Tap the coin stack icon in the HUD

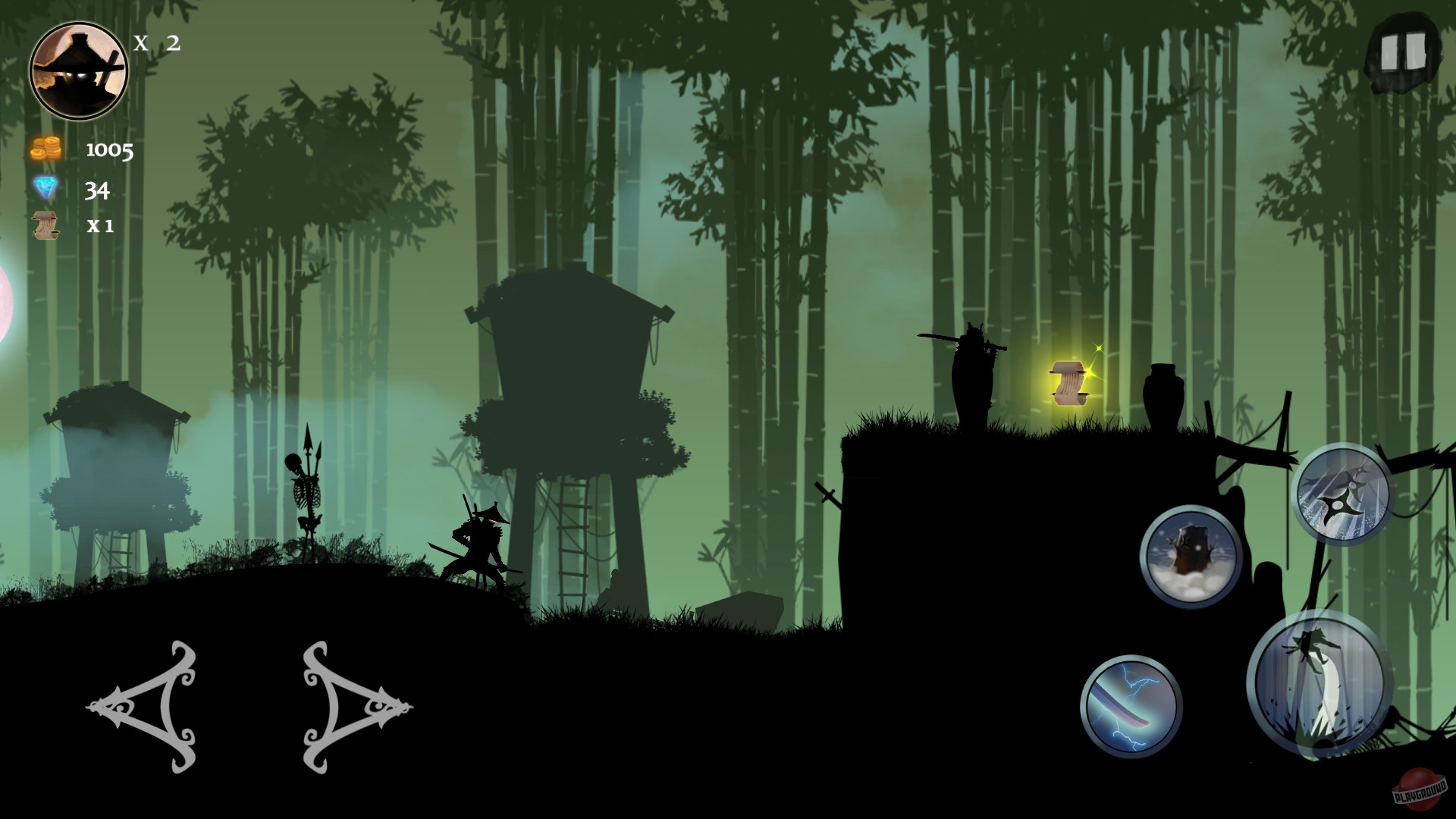coord(45,150)
